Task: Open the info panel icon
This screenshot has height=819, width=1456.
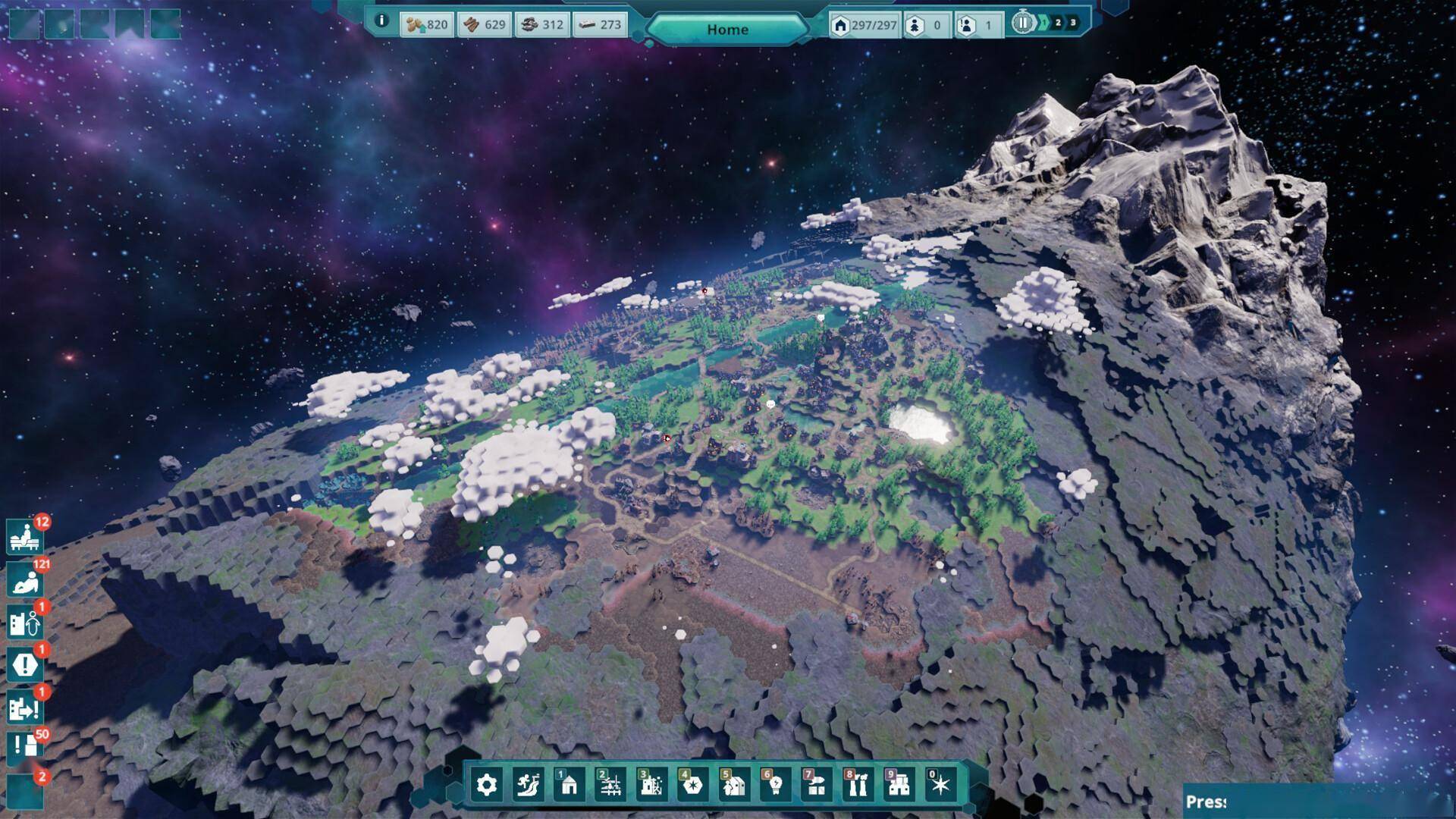Action: point(382,21)
